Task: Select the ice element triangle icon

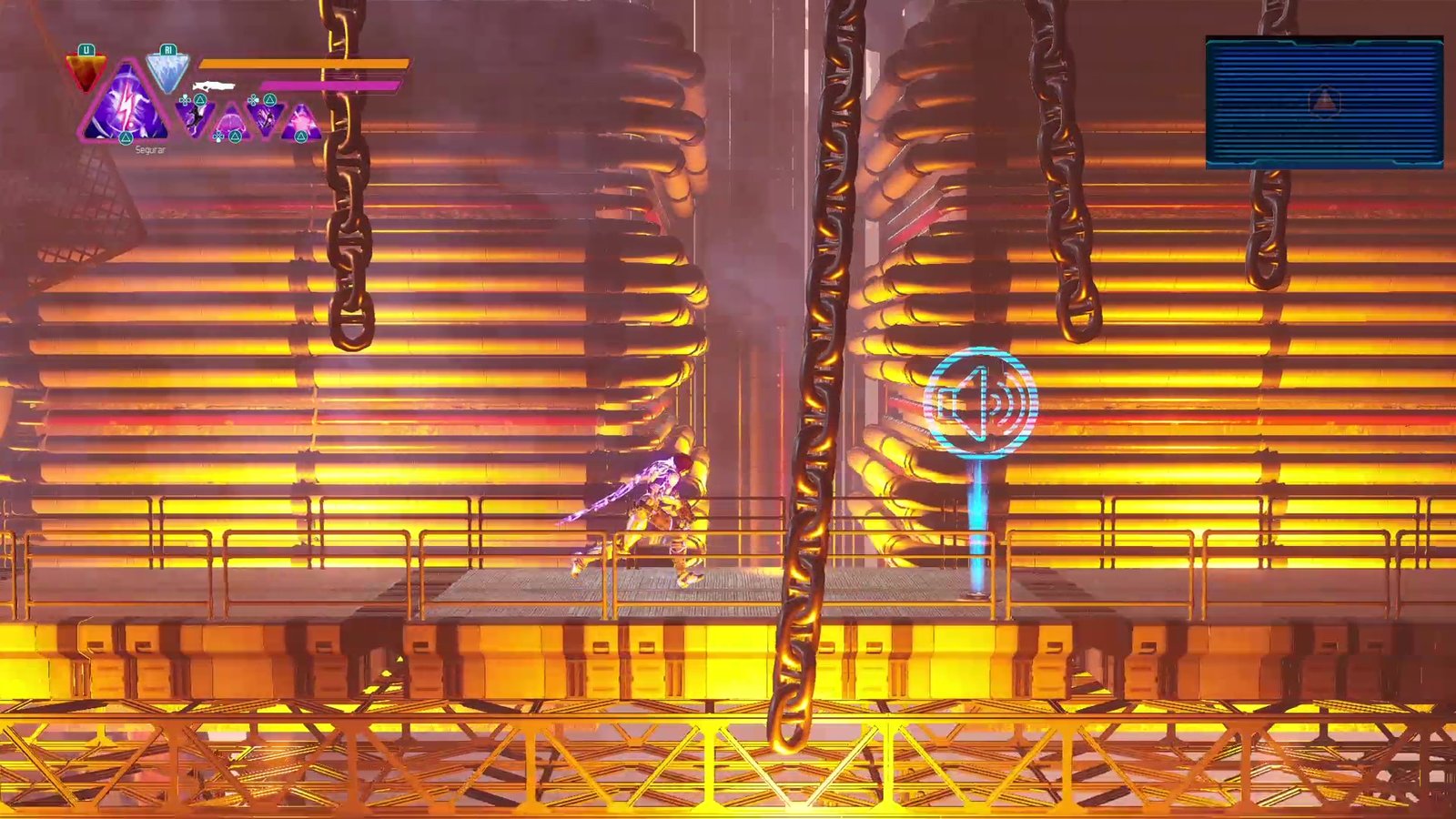Action: point(167,72)
